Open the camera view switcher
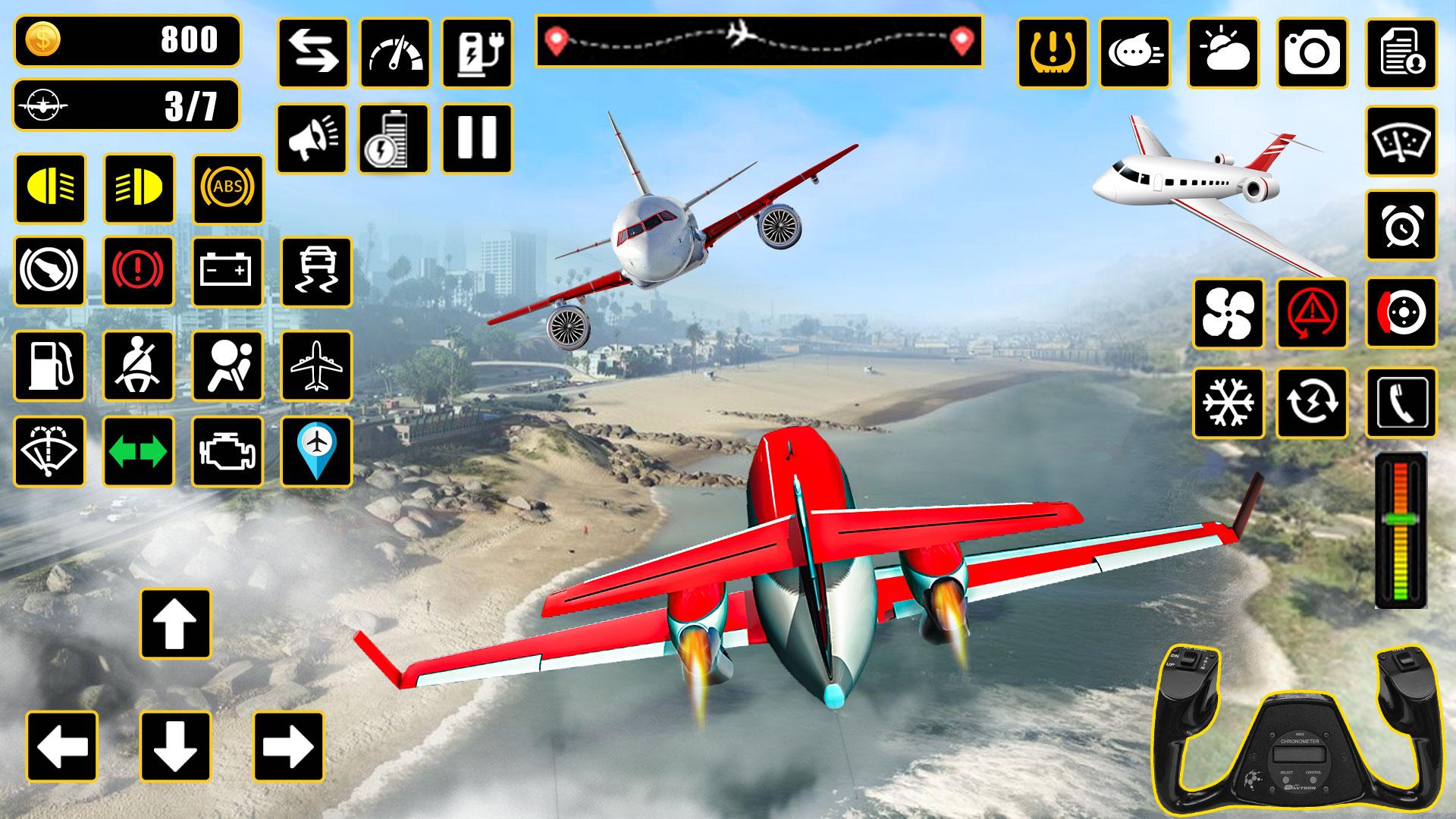The height and width of the screenshot is (819, 1456). pyautogui.click(x=1312, y=52)
